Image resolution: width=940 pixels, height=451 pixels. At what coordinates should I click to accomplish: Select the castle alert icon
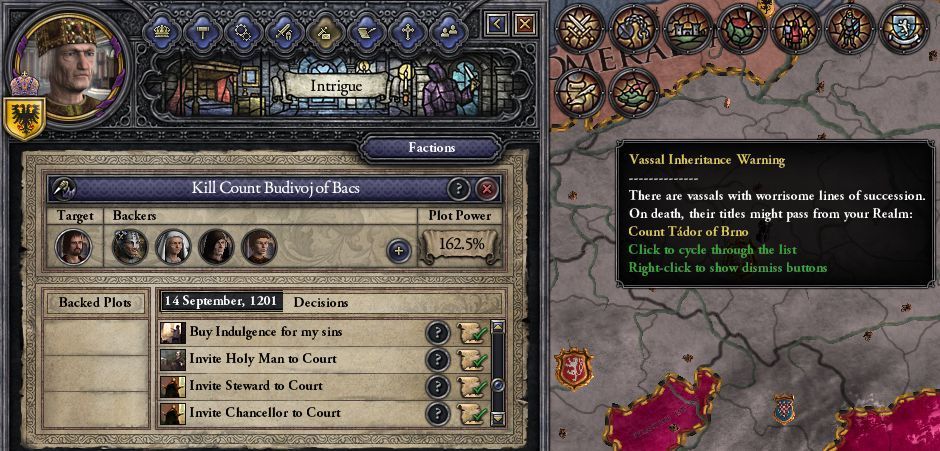(688, 27)
